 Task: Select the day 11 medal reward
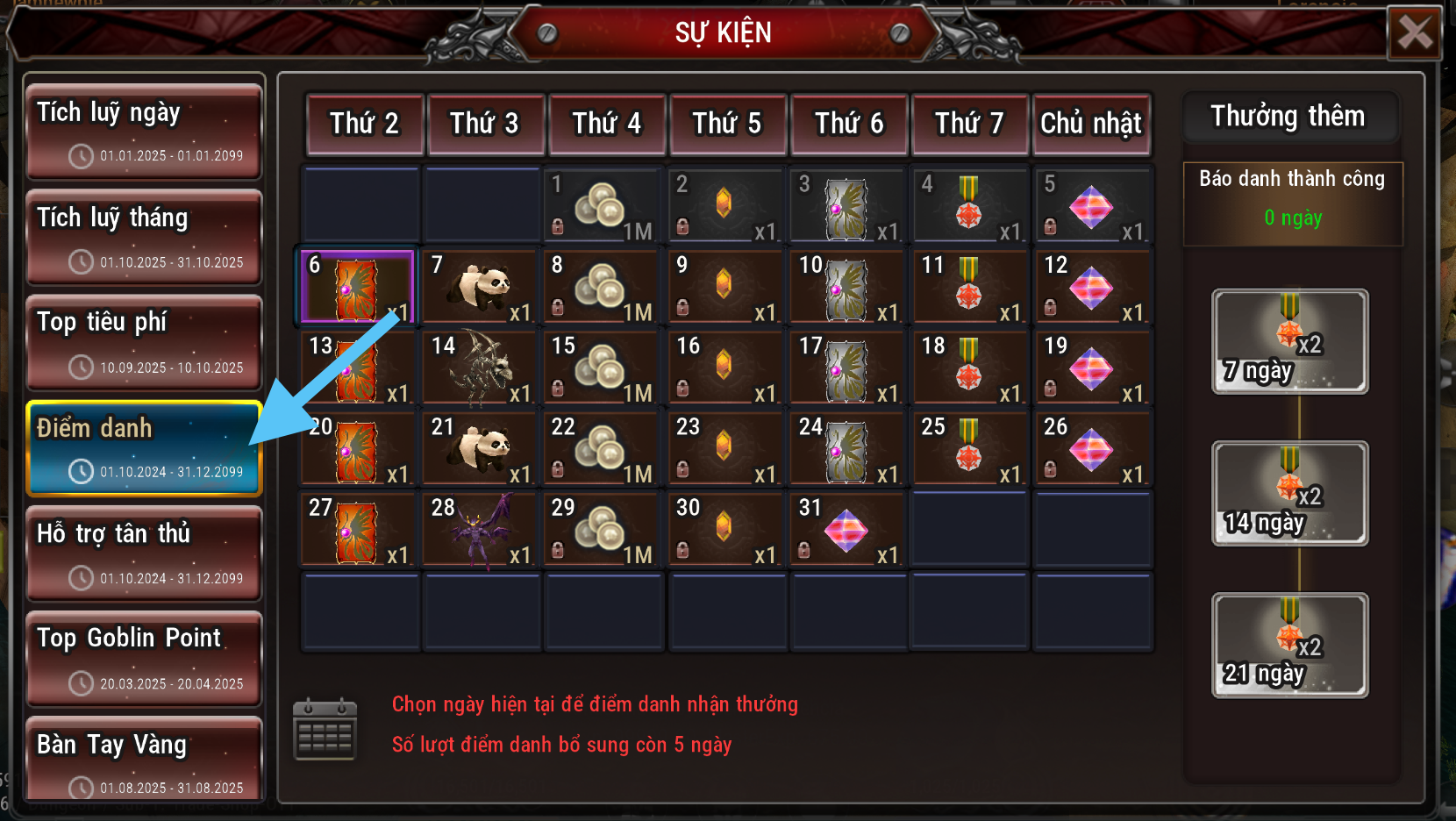point(970,288)
